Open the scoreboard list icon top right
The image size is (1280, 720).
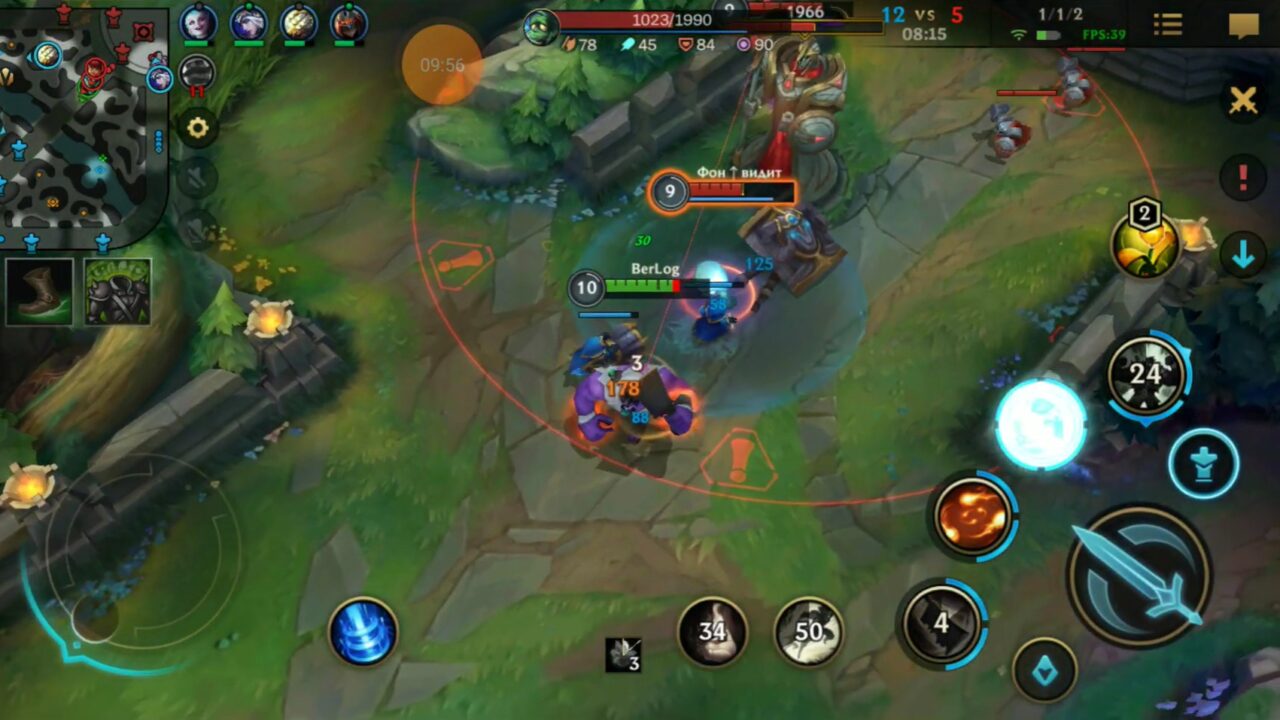click(1167, 24)
